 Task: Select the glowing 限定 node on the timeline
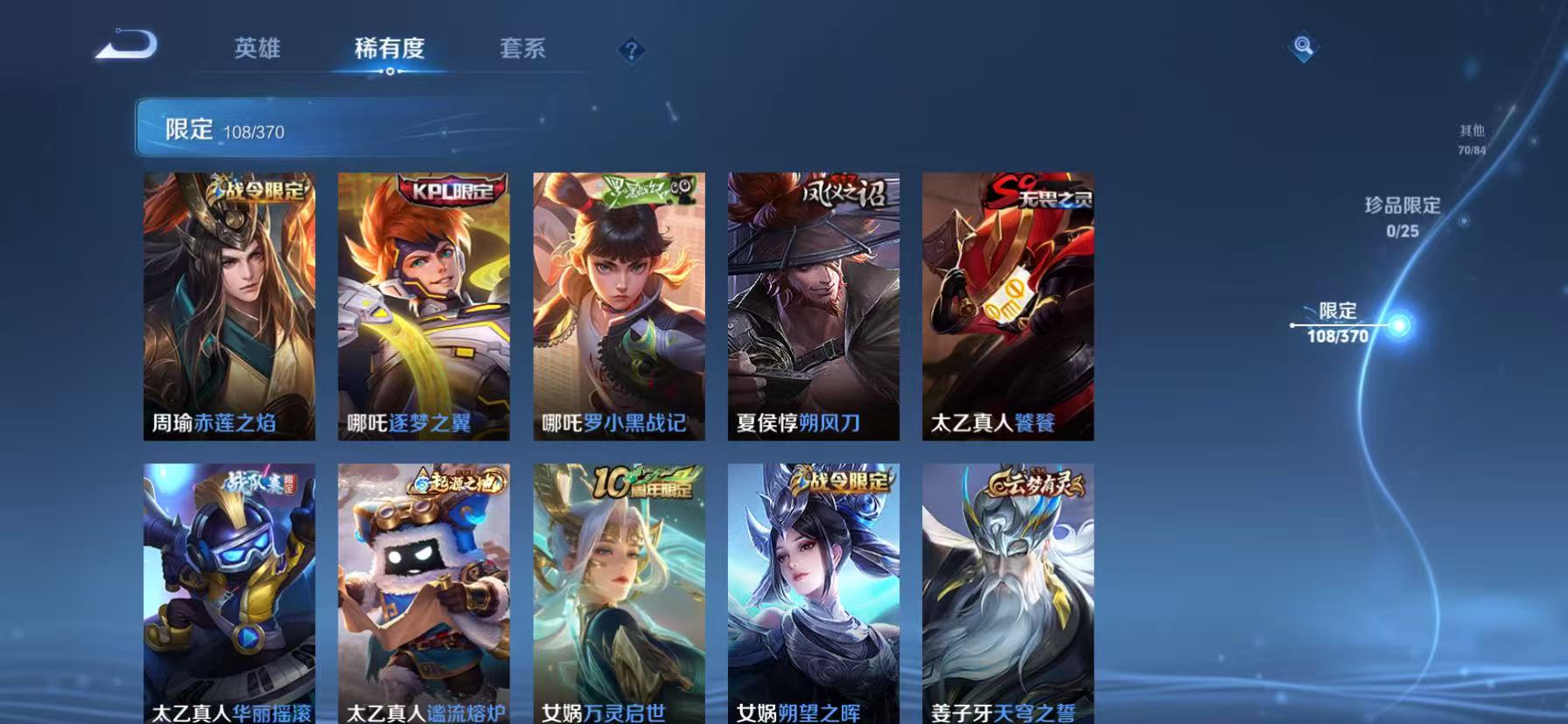[x=1397, y=324]
